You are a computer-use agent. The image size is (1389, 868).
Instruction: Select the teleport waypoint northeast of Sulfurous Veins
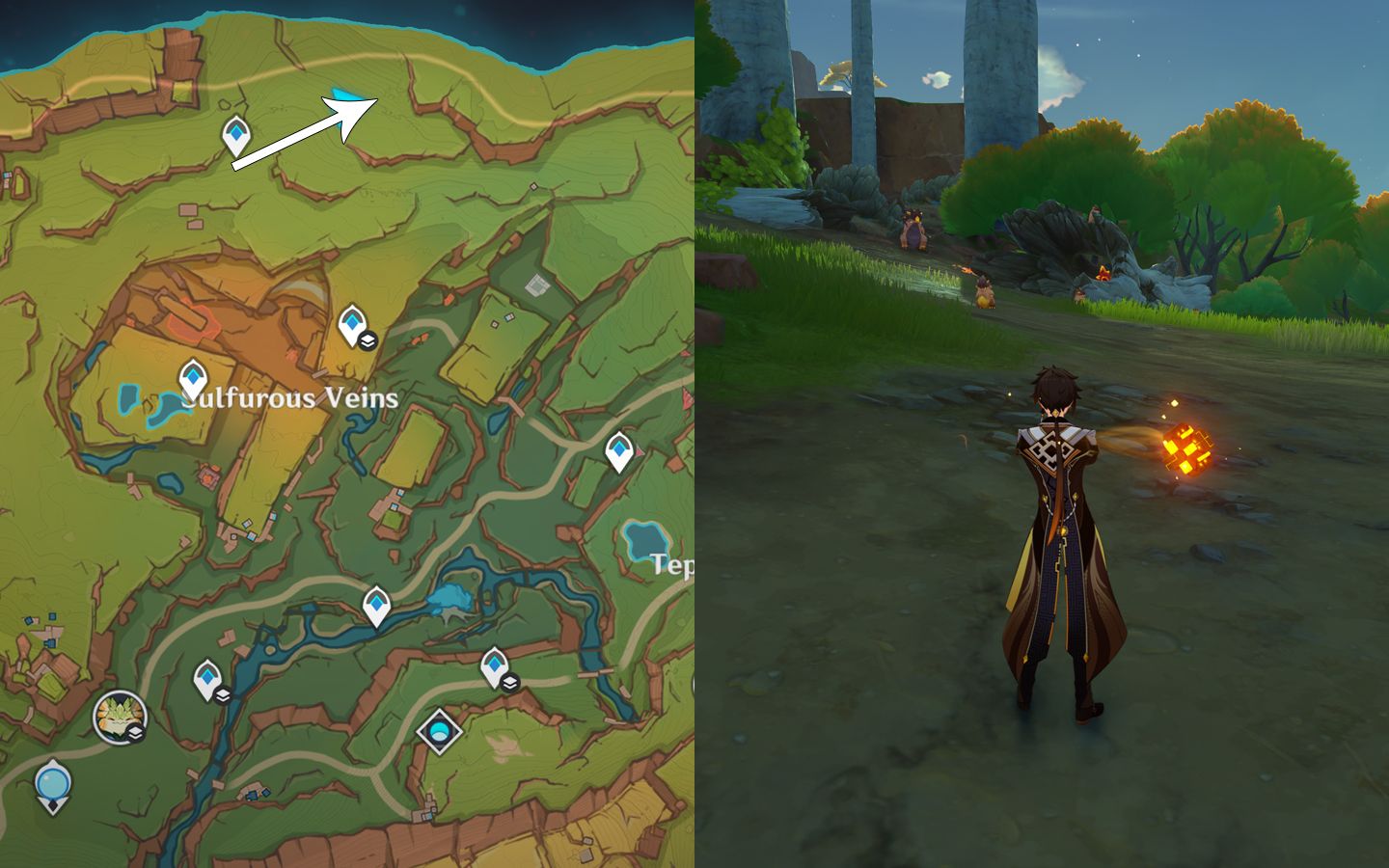point(353,323)
